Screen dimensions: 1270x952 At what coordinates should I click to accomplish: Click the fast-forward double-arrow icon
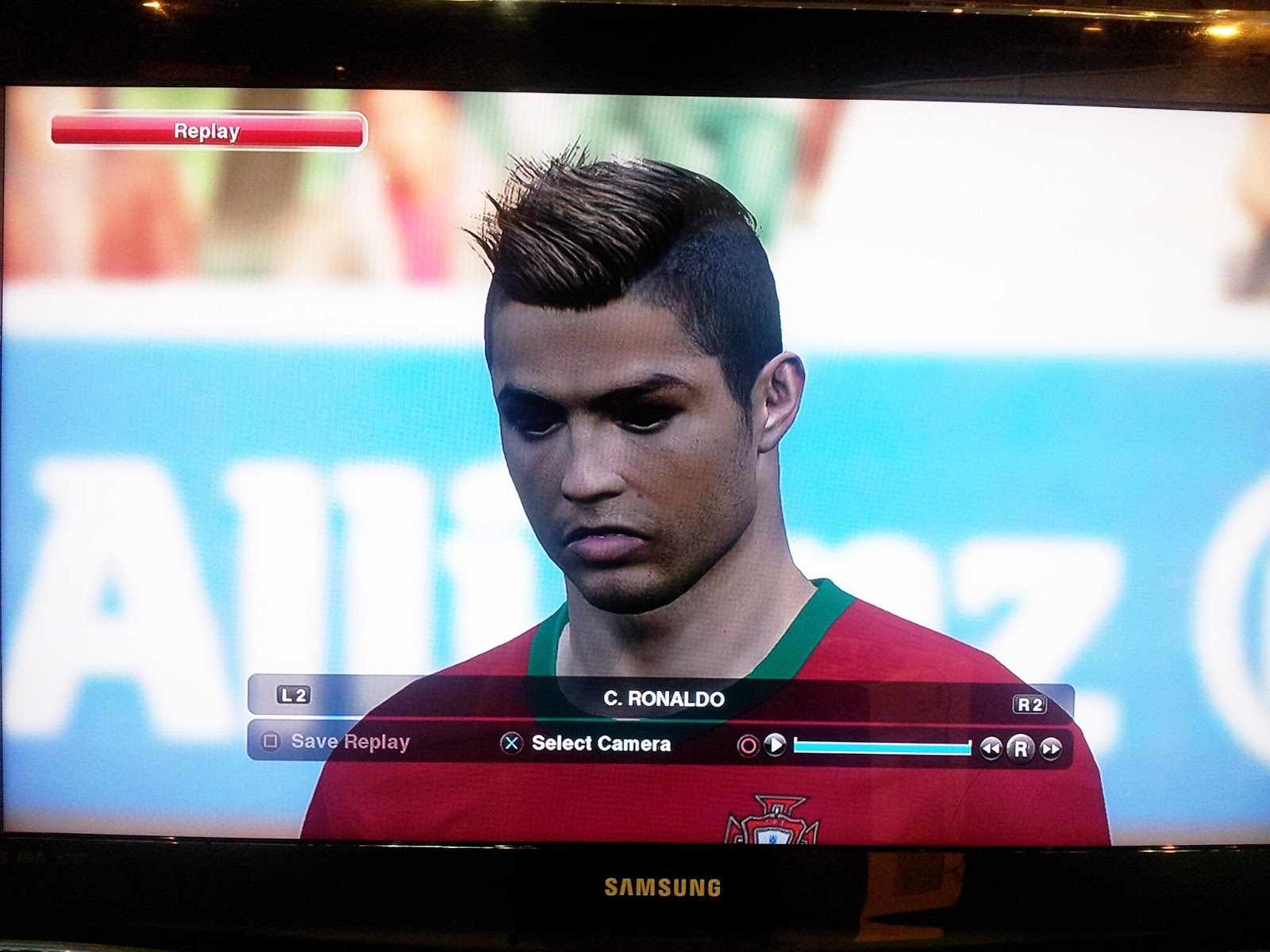click(x=1049, y=747)
